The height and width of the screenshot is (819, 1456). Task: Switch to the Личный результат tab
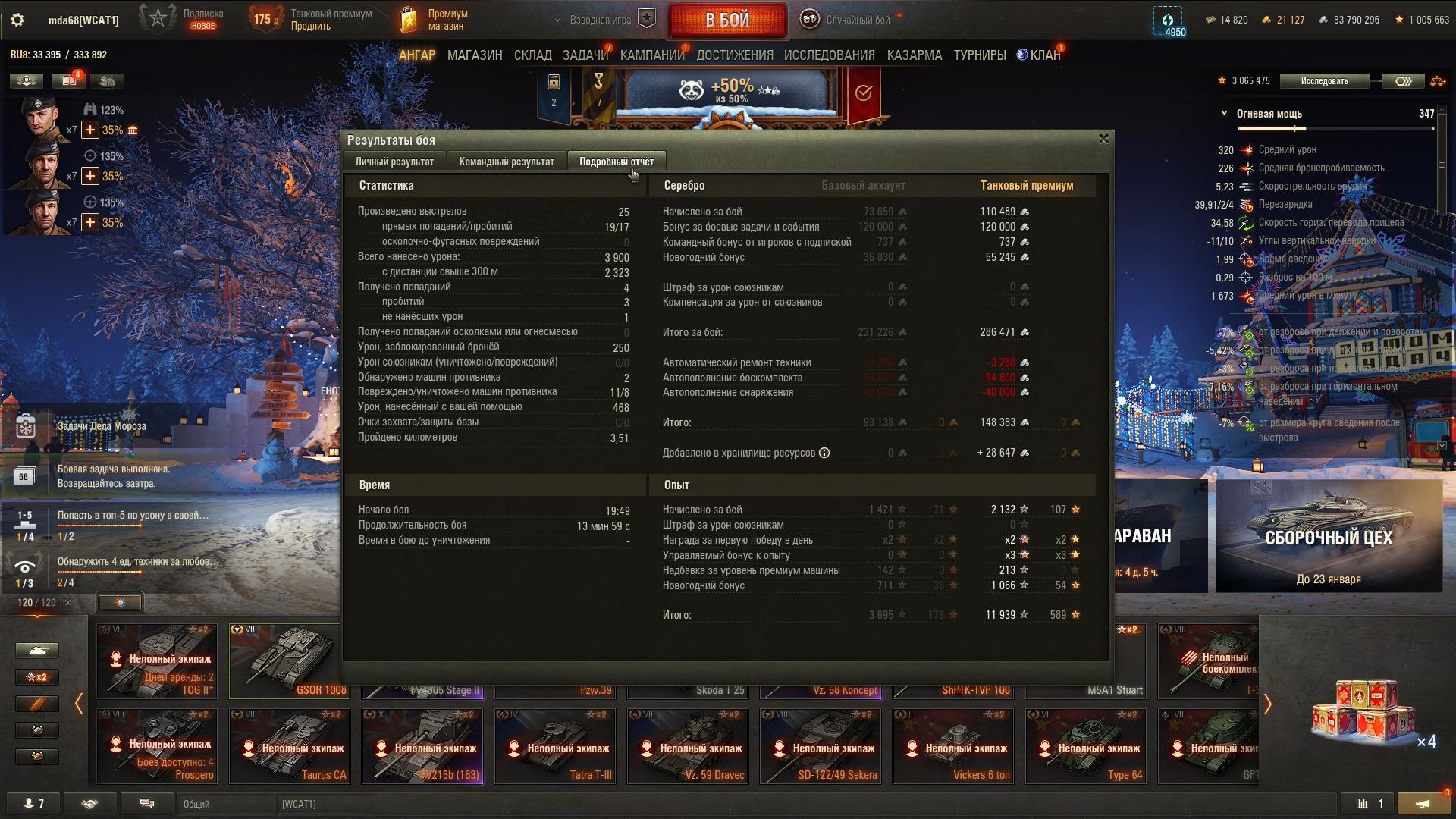coord(394,162)
